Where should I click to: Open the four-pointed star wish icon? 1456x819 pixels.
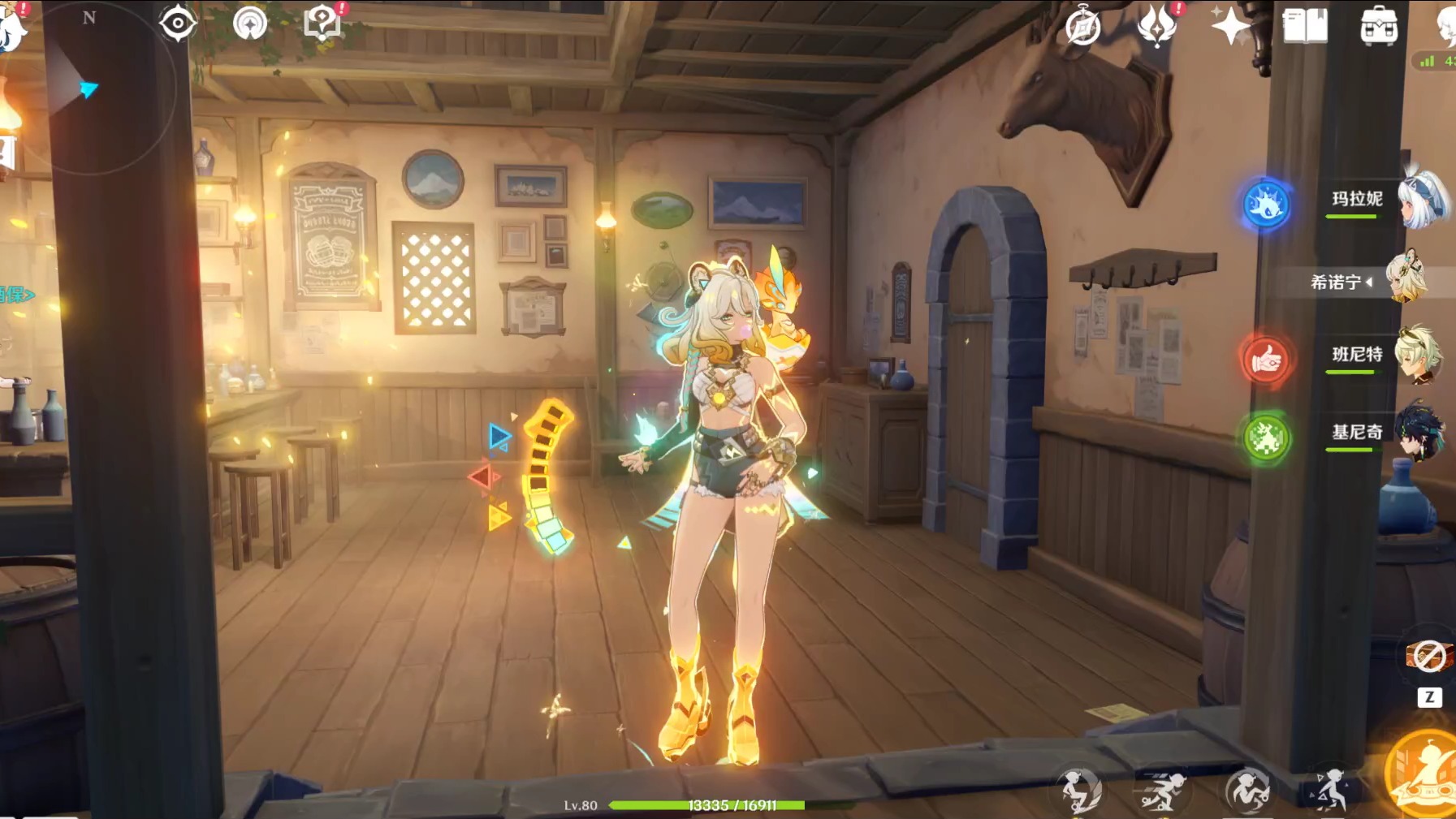coord(1230,27)
